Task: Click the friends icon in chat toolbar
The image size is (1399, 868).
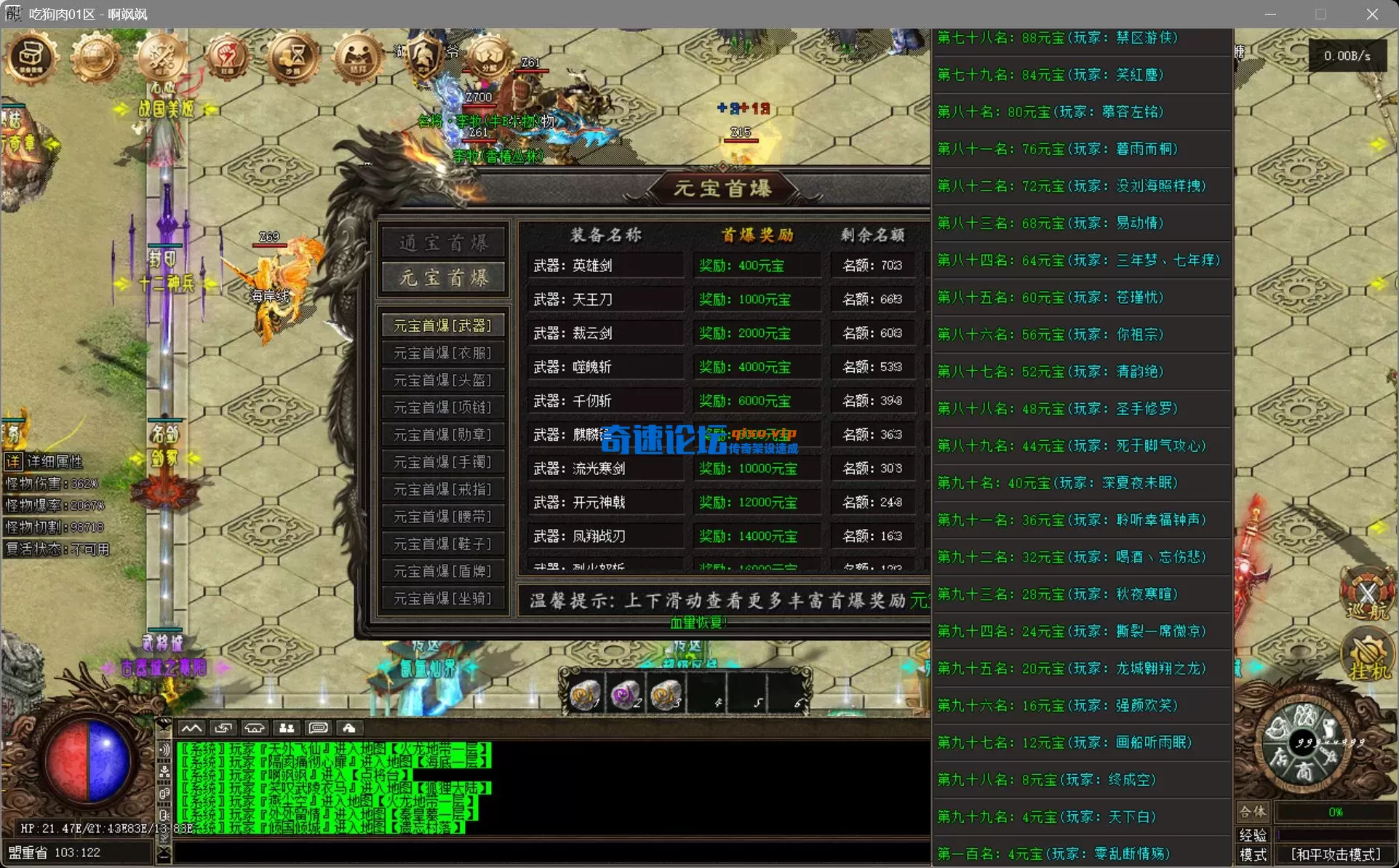Action: click(286, 728)
